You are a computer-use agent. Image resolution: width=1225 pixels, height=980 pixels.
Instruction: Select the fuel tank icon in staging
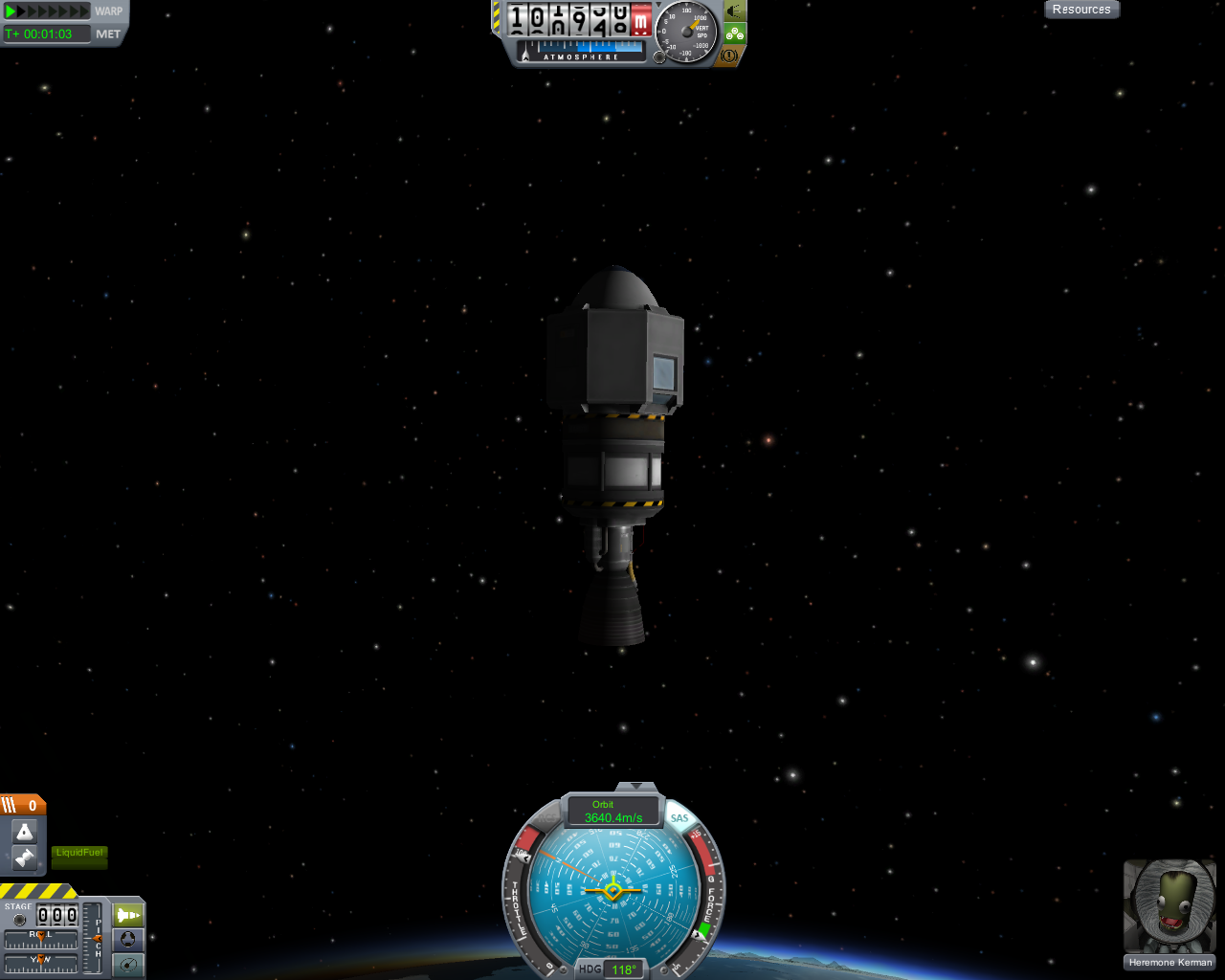coord(25,857)
